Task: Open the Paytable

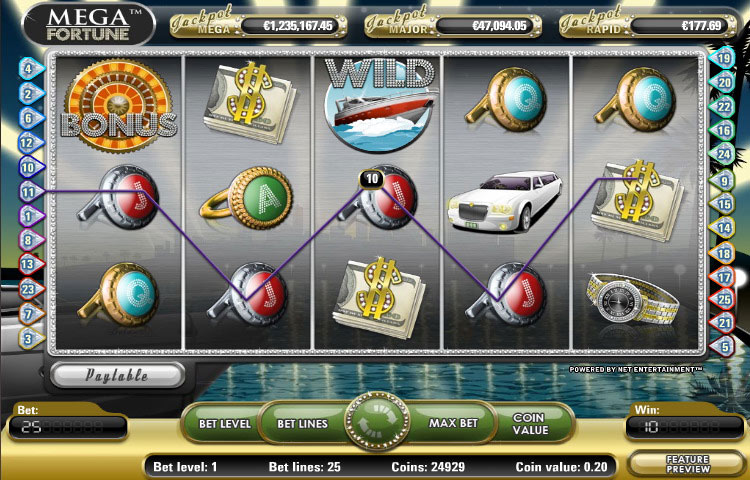Action: (x=118, y=376)
